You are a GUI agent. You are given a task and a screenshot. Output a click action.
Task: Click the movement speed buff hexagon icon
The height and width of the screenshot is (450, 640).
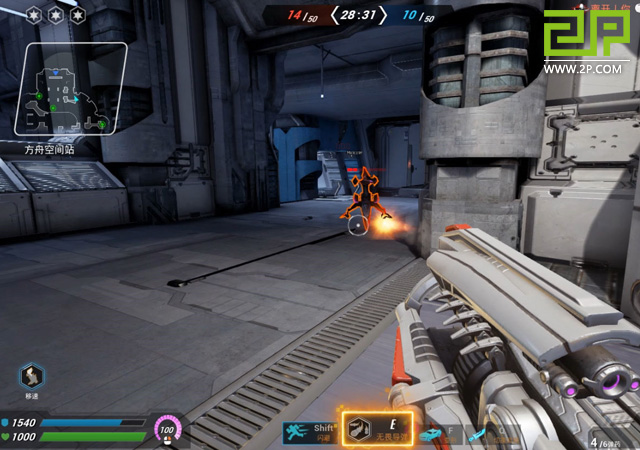(x=32, y=377)
